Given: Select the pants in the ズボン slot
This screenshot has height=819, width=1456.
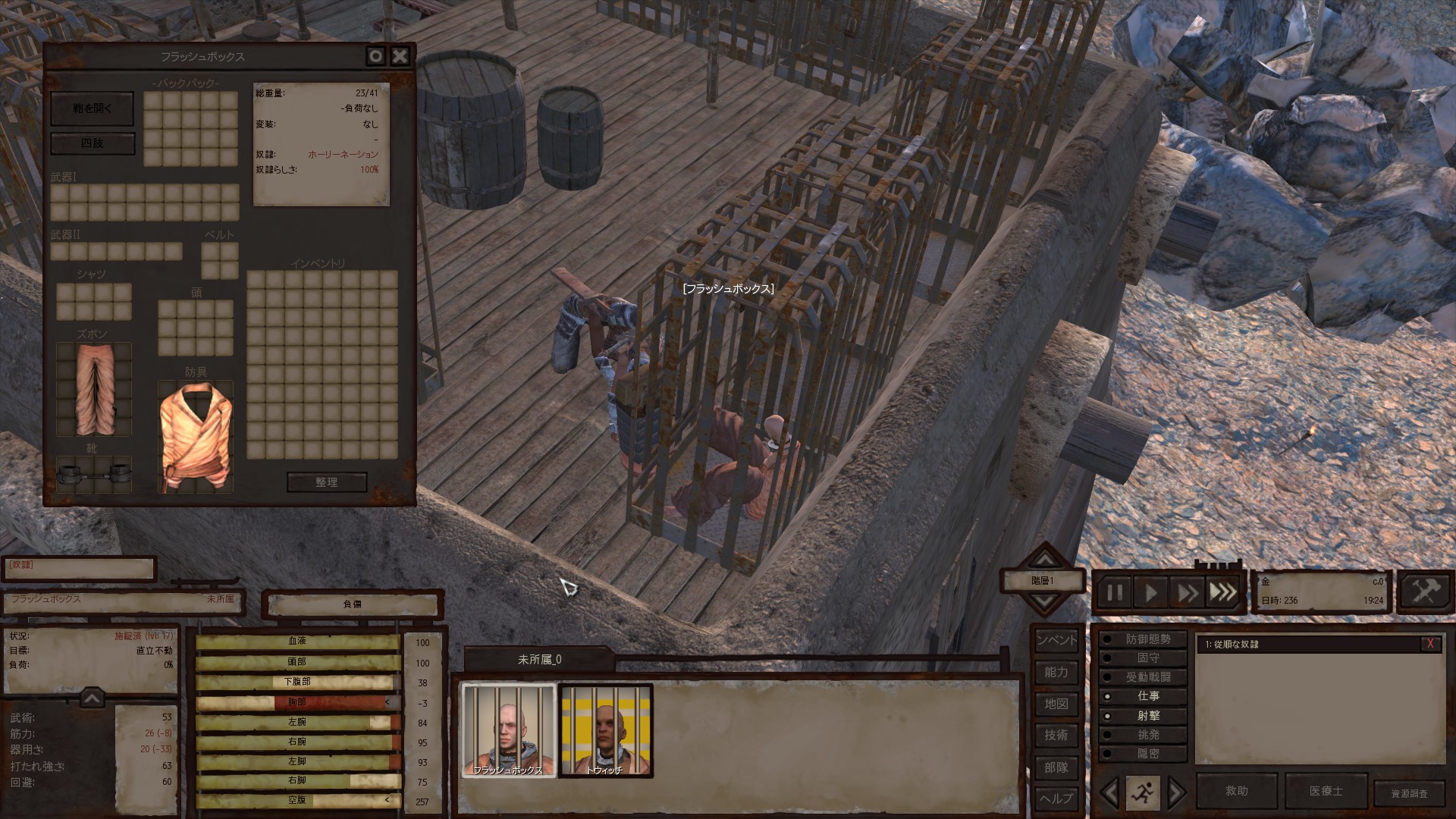Looking at the screenshot, I should (93, 389).
